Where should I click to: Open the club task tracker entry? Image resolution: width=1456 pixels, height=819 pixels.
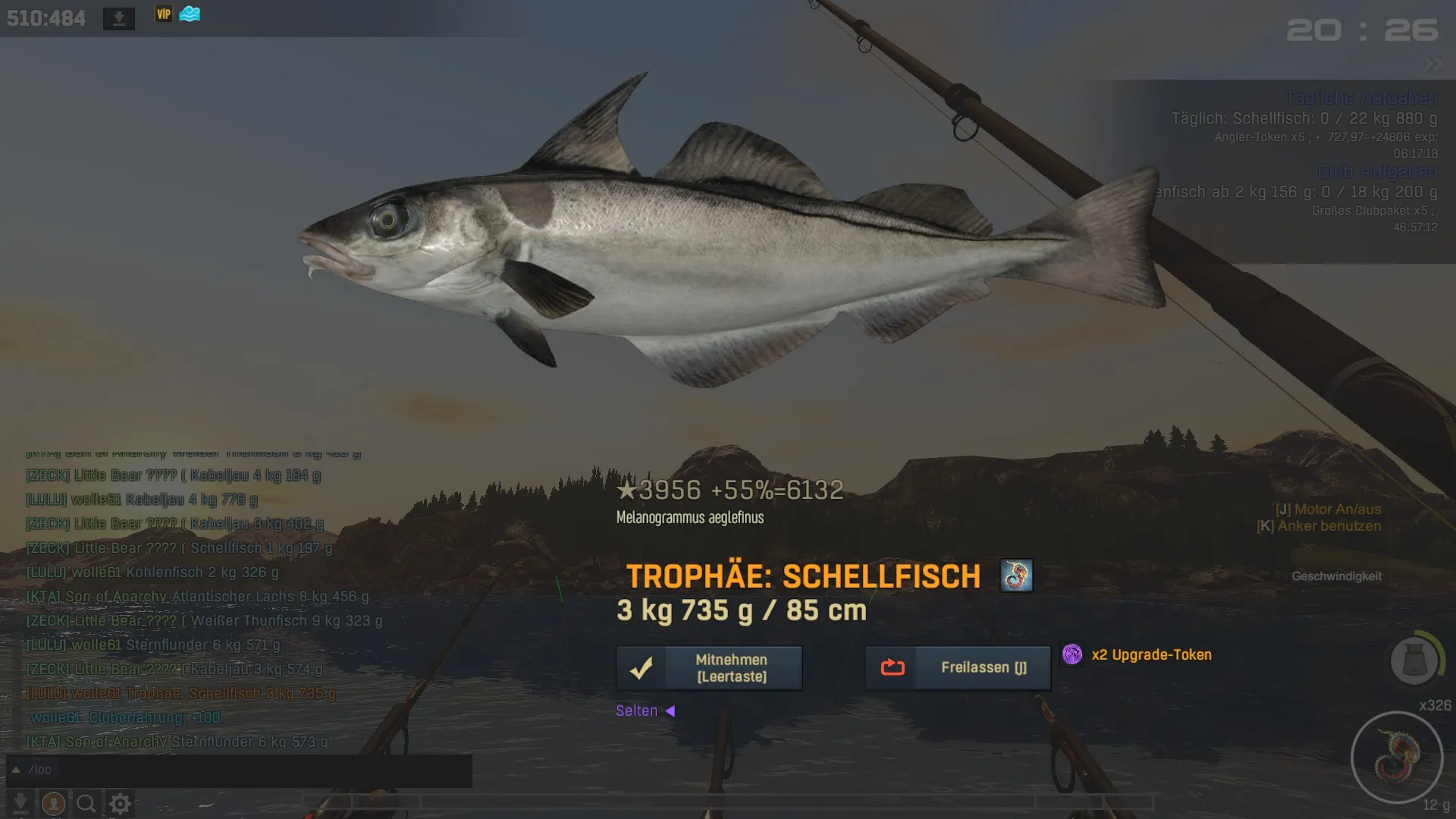1297,193
